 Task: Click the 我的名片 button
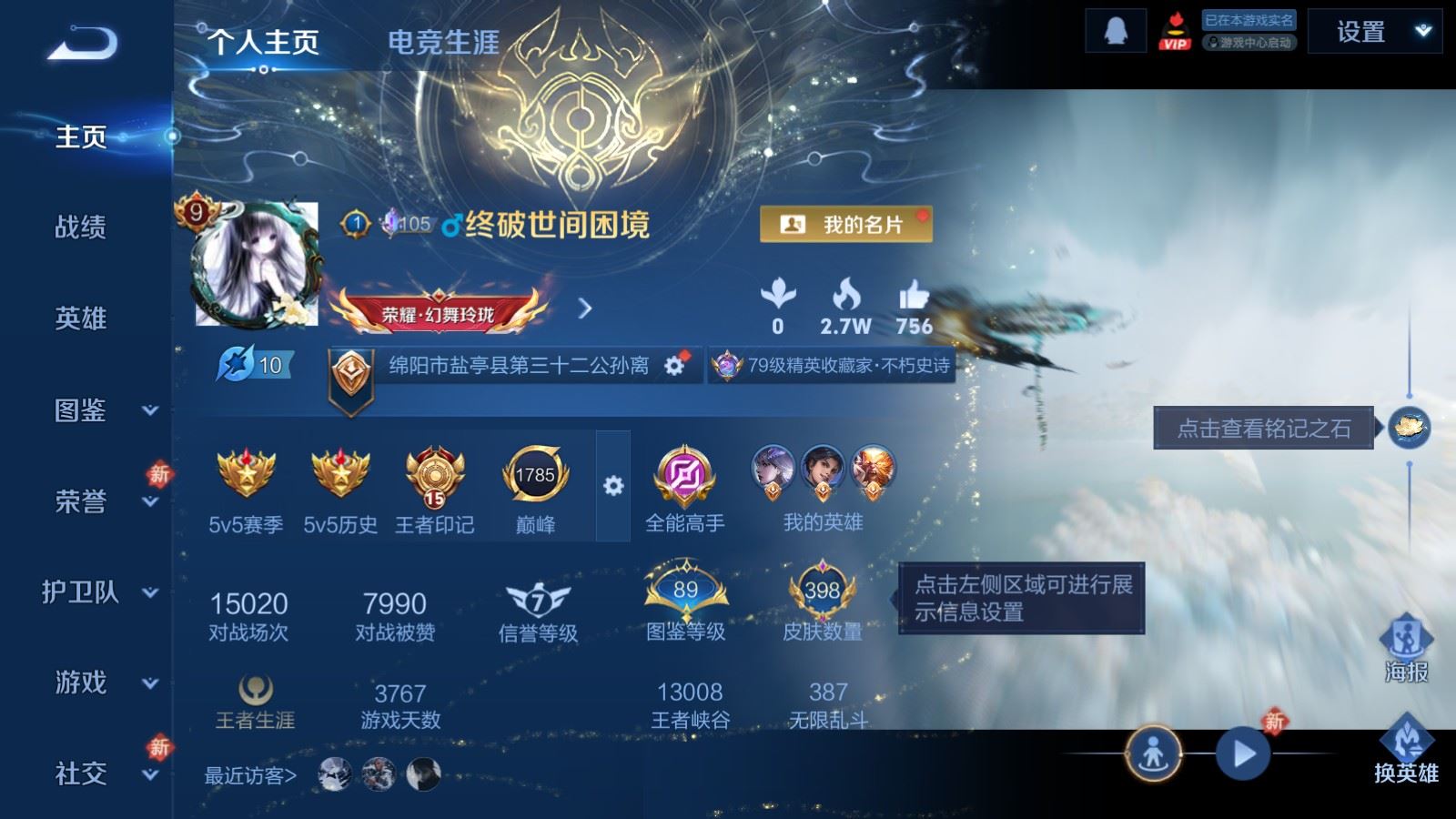(844, 221)
